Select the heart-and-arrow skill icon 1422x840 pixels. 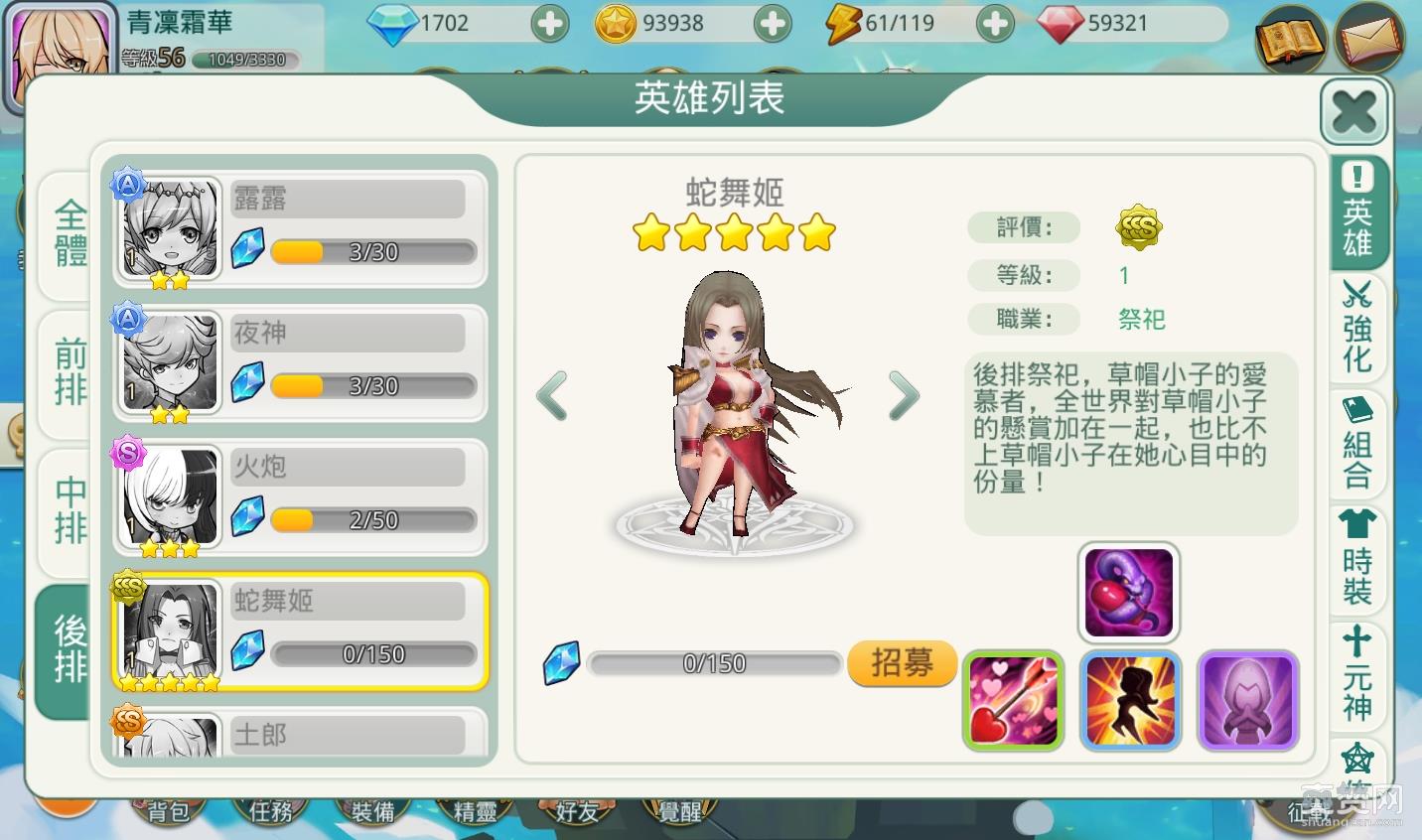[x=1012, y=699]
